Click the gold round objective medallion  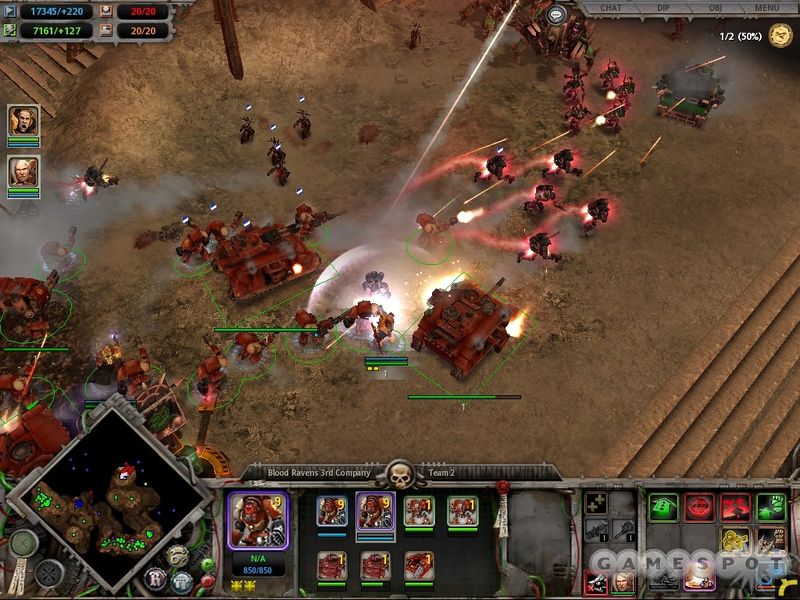click(x=781, y=36)
